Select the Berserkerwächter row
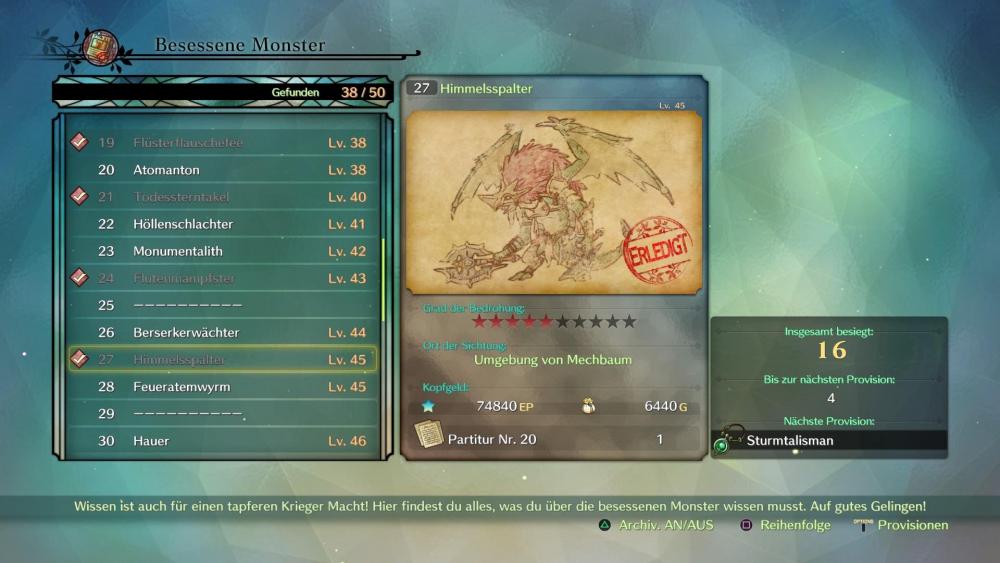This screenshot has width=1000, height=563. [x=222, y=332]
